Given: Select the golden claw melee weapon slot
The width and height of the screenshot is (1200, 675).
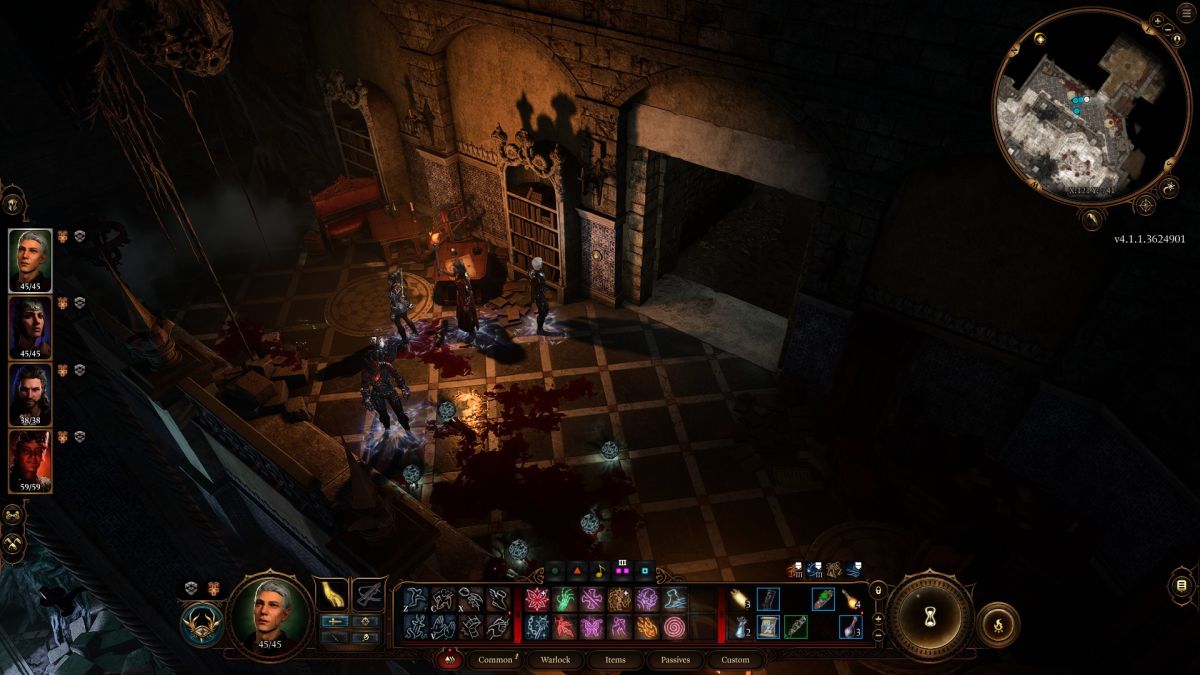Looking at the screenshot, I should click(x=331, y=595).
